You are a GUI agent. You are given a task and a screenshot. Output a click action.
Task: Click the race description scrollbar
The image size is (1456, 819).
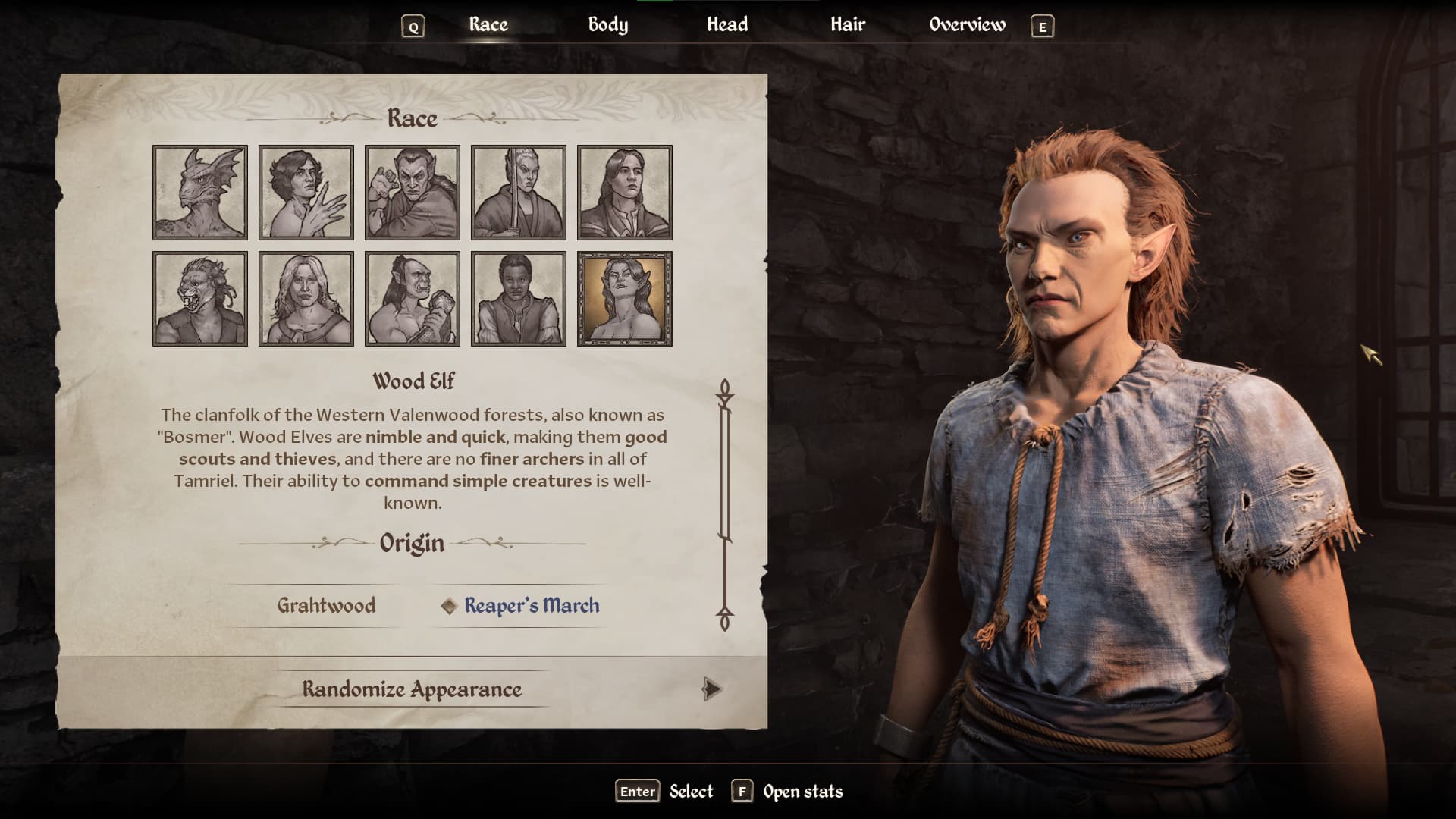click(x=725, y=504)
